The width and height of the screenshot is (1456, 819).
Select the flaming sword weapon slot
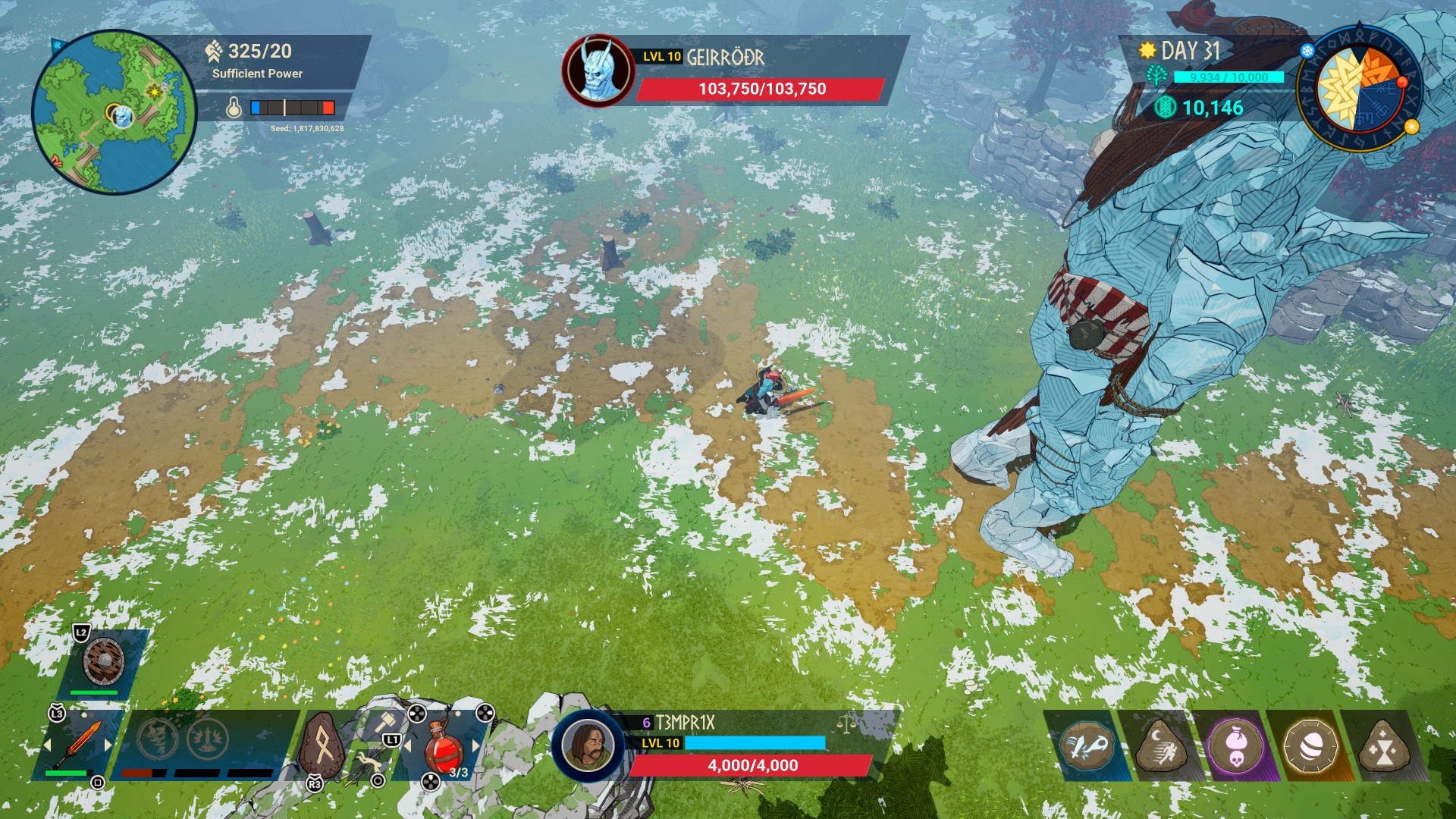point(78,744)
